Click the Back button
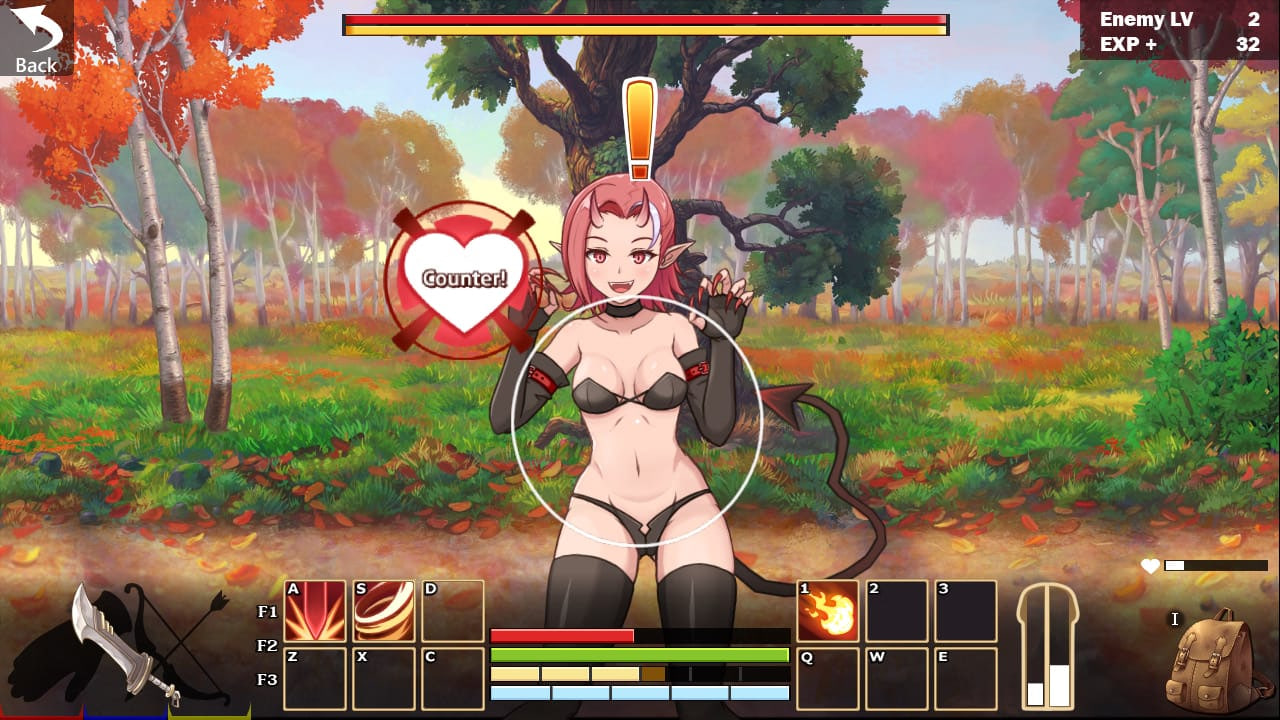Screen dimensions: 1280x720 [36, 35]
